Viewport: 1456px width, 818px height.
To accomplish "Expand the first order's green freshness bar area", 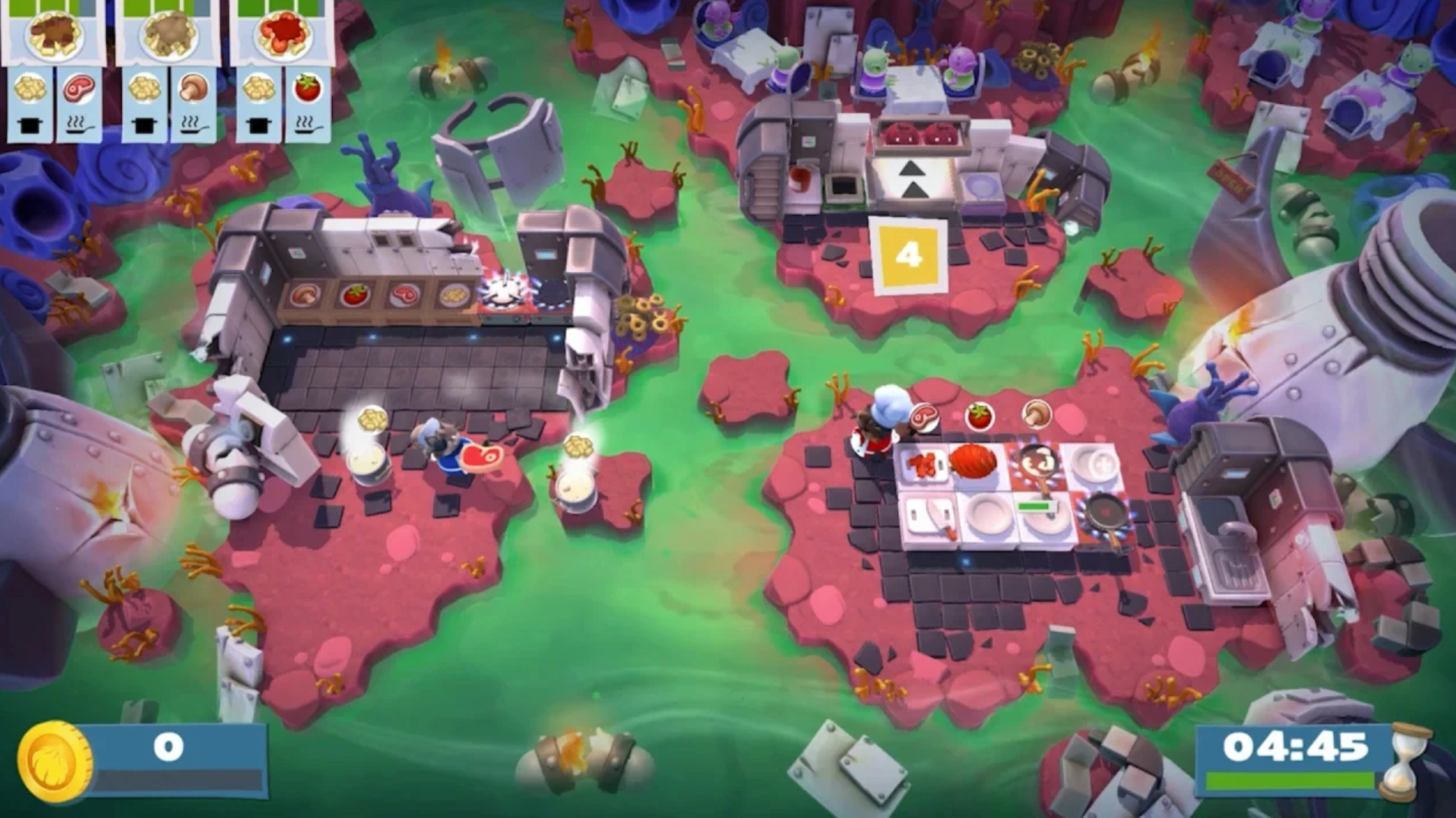I will (41, 8).
